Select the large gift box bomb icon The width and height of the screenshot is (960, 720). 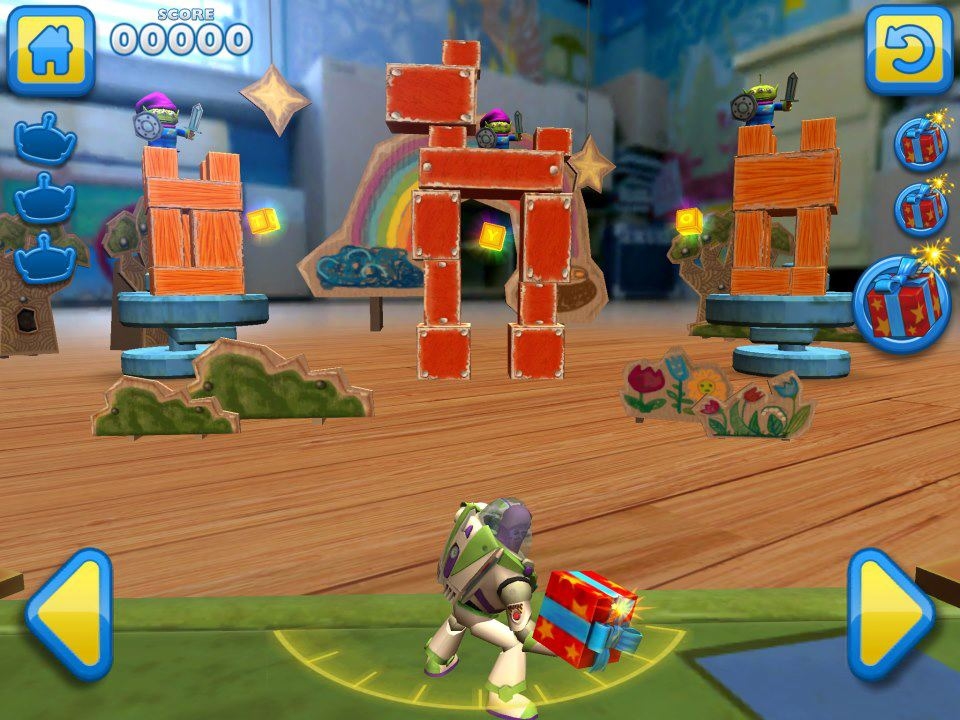coord(902,303)
